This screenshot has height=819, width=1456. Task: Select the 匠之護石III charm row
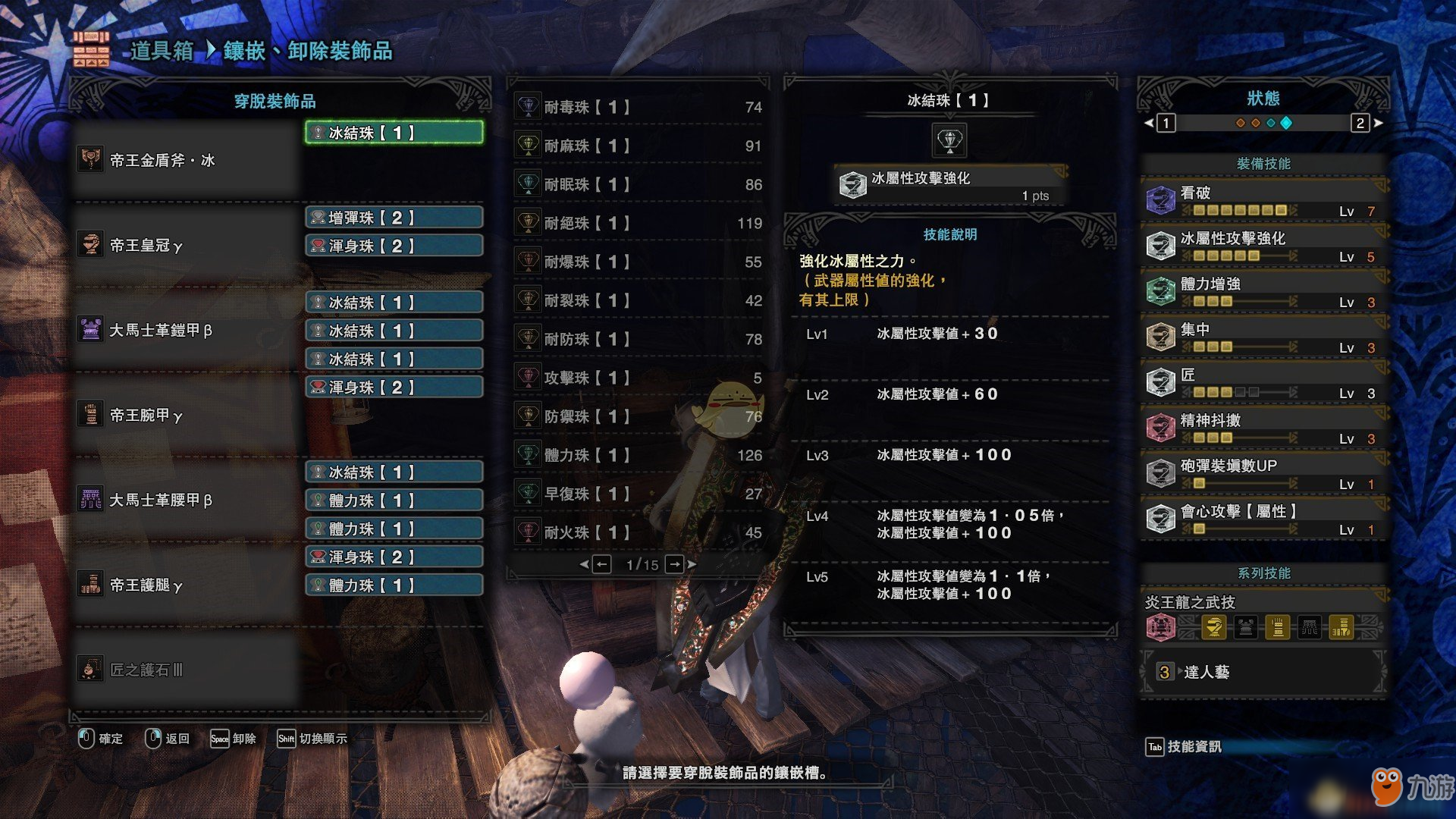click(146, 670)
